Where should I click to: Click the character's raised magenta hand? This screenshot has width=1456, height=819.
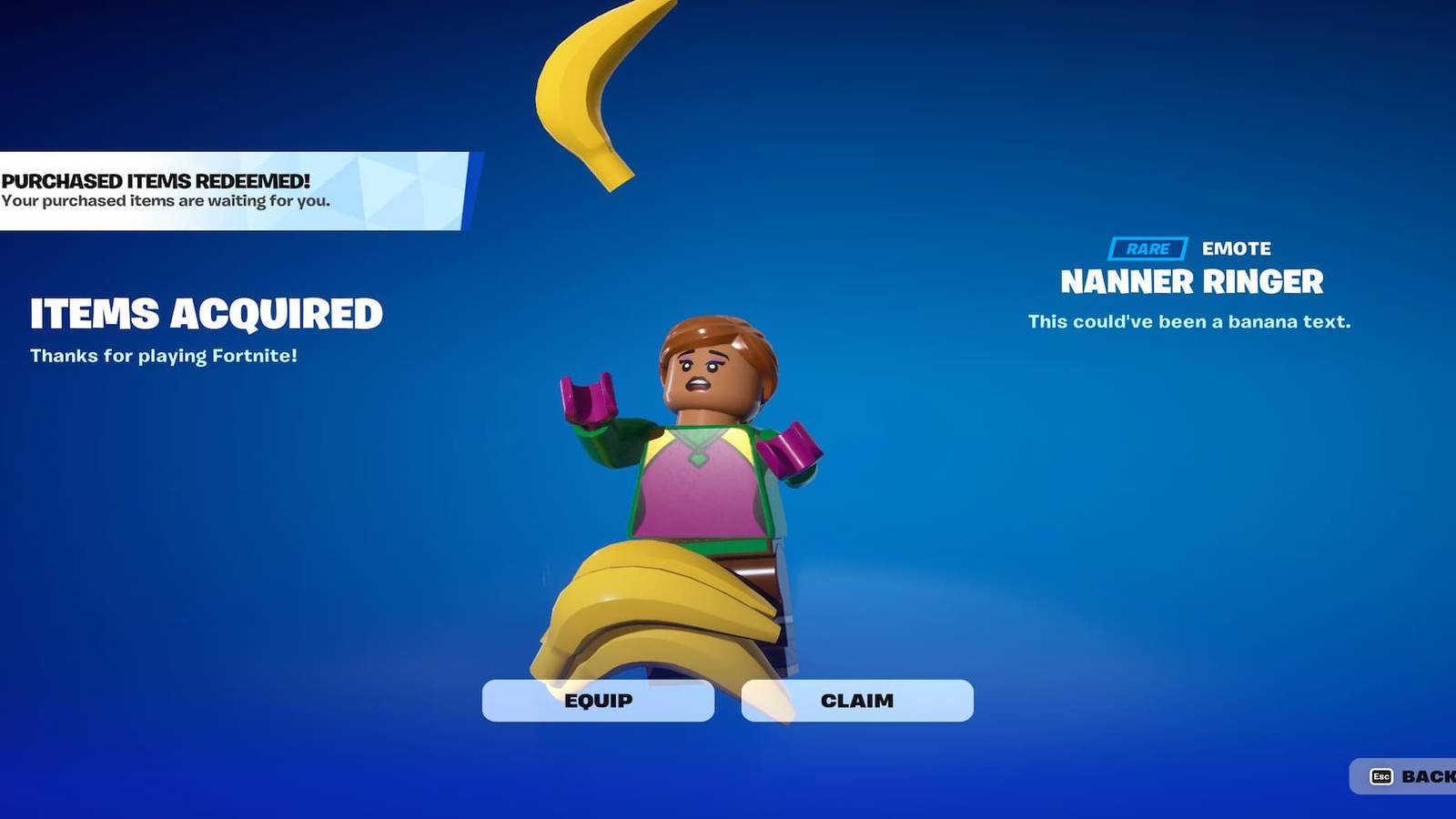point(587,400)
